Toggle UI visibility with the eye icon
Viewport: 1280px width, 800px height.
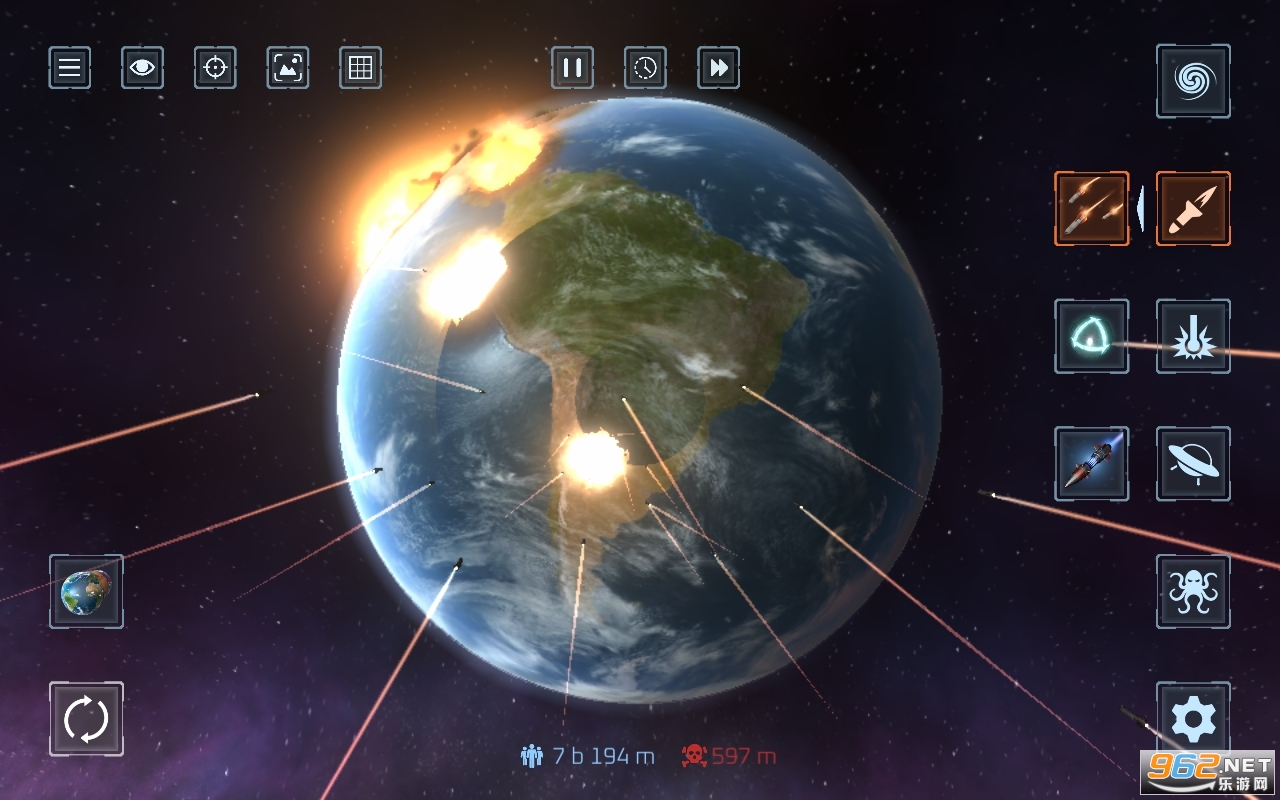point(141,67)
